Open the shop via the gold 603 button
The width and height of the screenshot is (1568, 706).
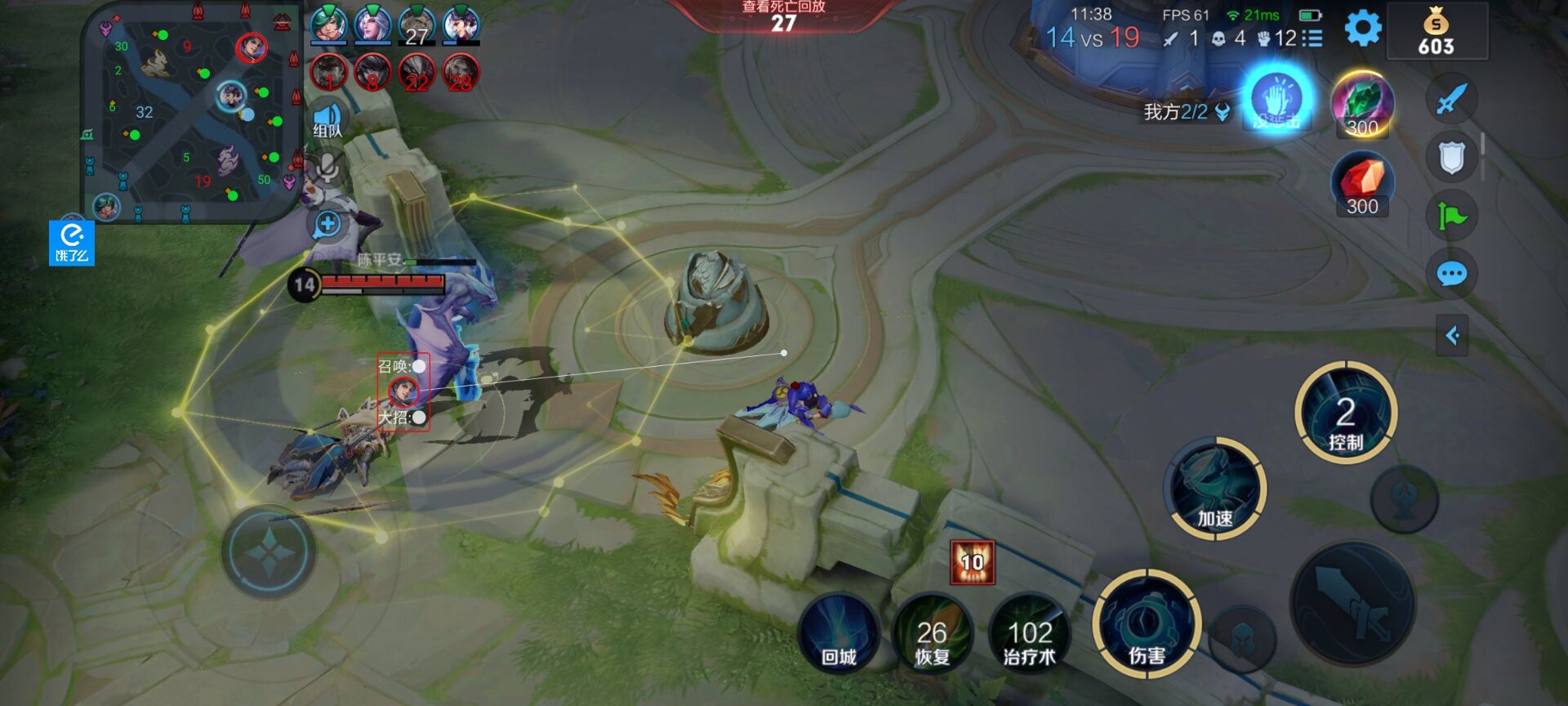tap(1437, 33)
